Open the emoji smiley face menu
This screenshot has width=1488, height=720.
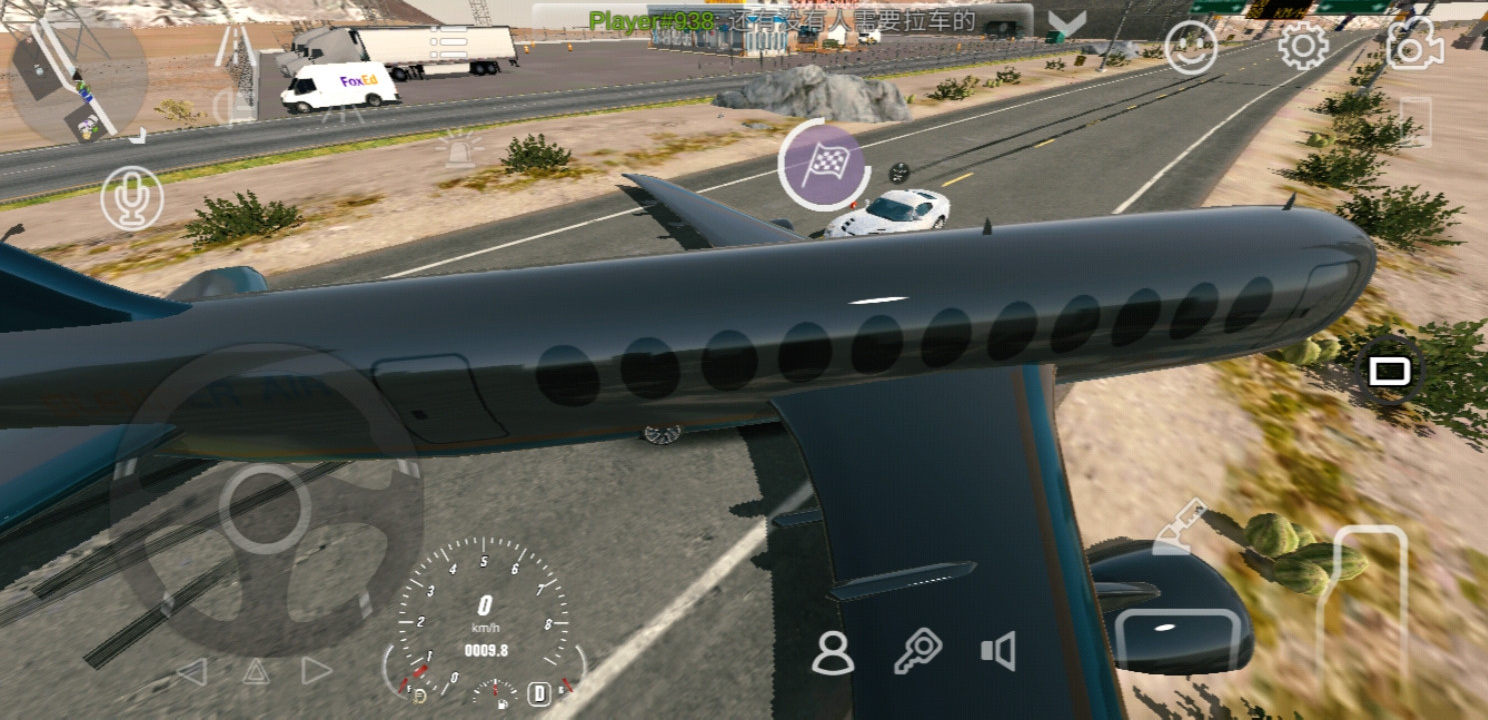click(x=1190, y=46)
